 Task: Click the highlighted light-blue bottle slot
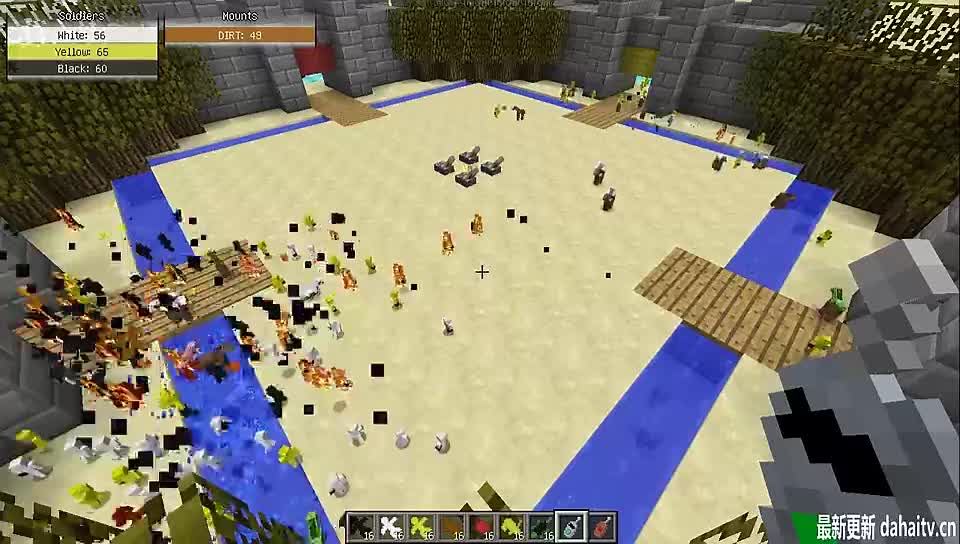click(x=572, y=526)
